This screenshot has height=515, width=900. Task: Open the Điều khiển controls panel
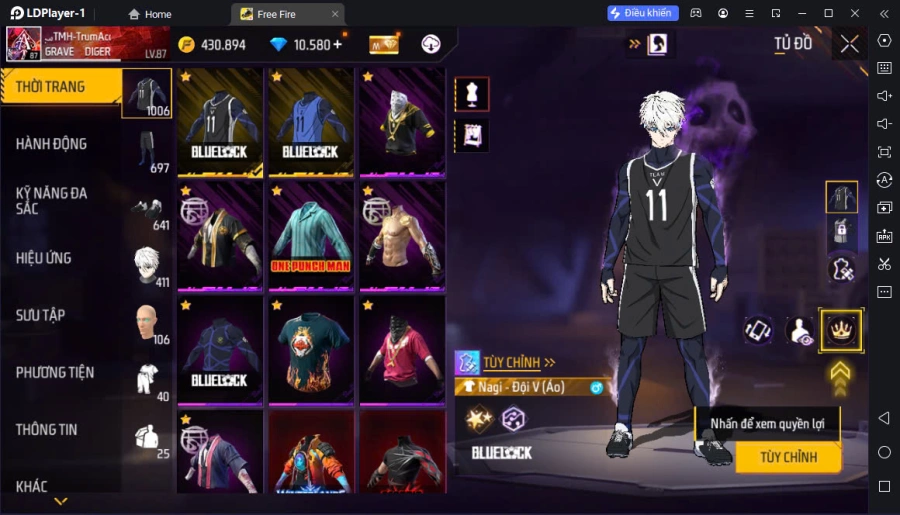coord(643,13)
